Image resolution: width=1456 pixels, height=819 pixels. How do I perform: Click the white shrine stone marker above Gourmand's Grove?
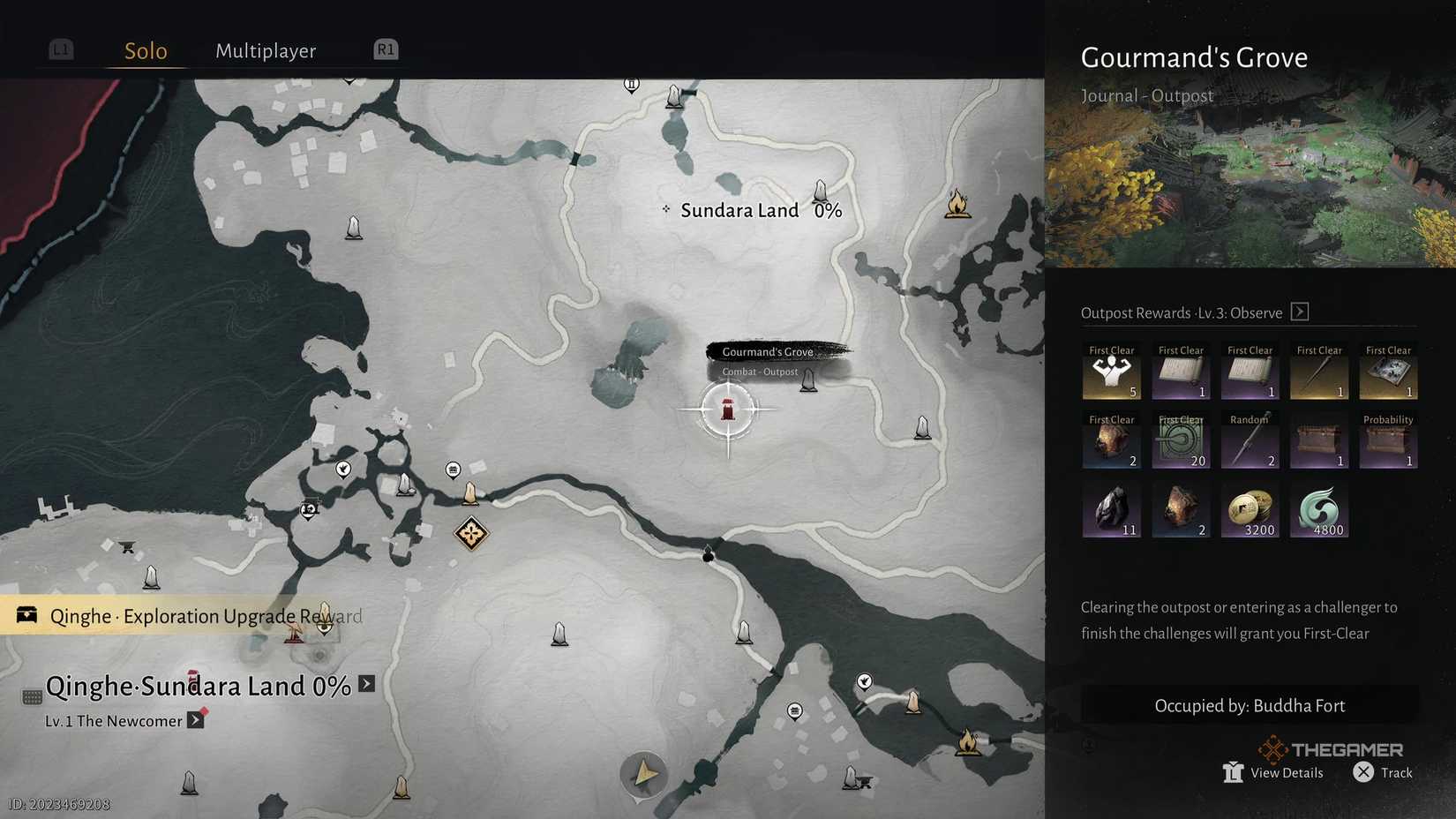822,192
